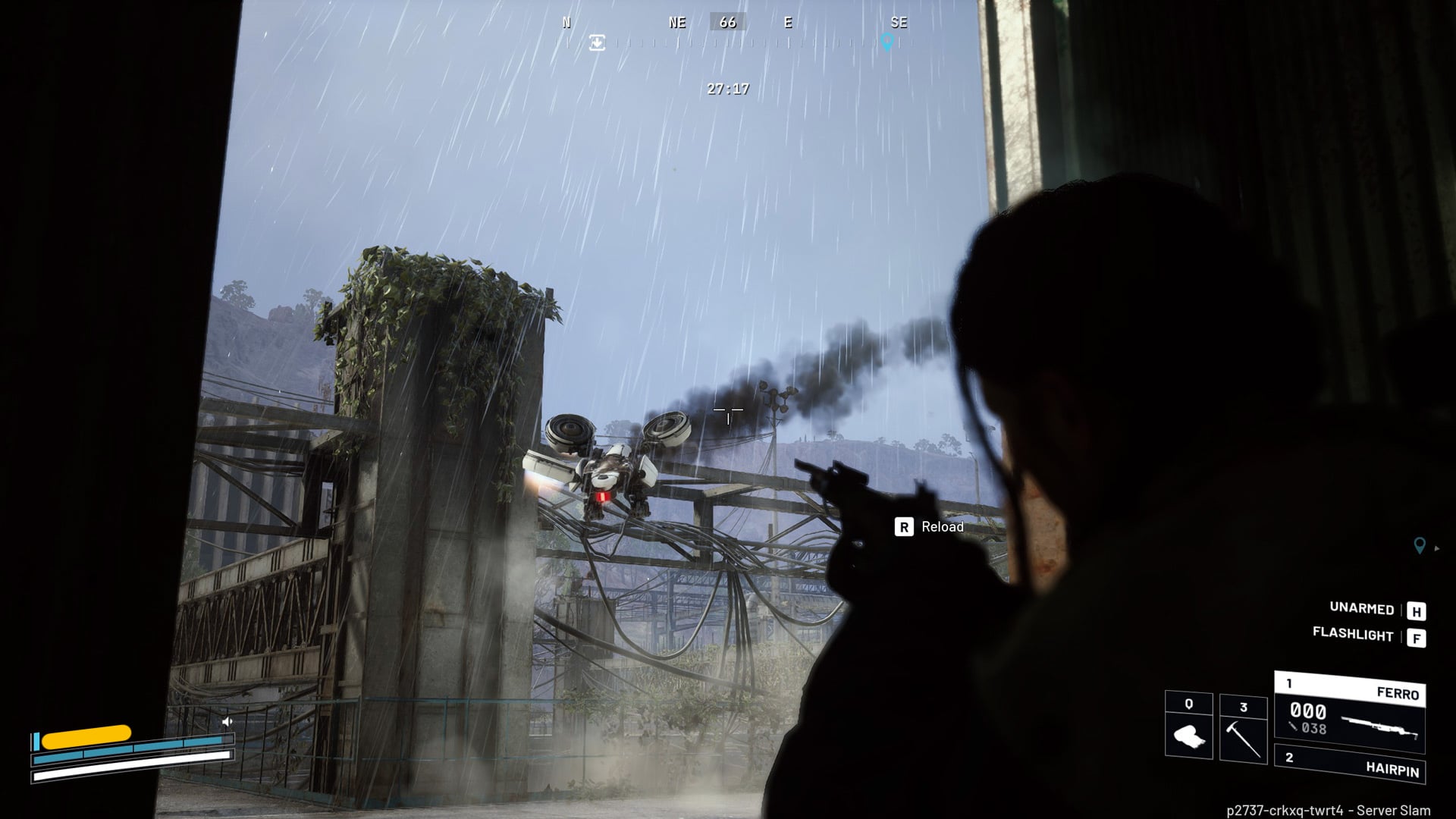Open the FERRO weapon slot header
Screen dimensions: 1456x819
tap(1350, 693)
